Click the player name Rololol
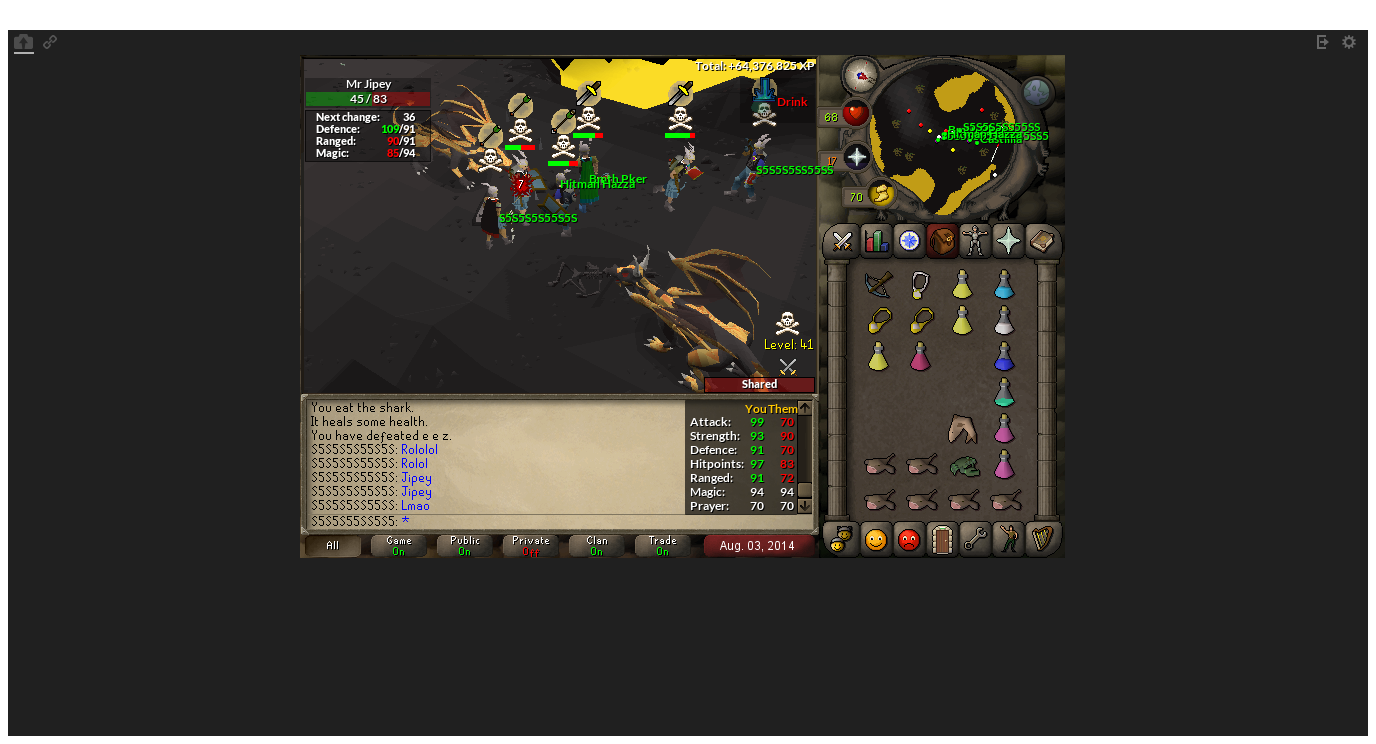The height and width of the screenshot is (744, 1376). pos(419,450)
